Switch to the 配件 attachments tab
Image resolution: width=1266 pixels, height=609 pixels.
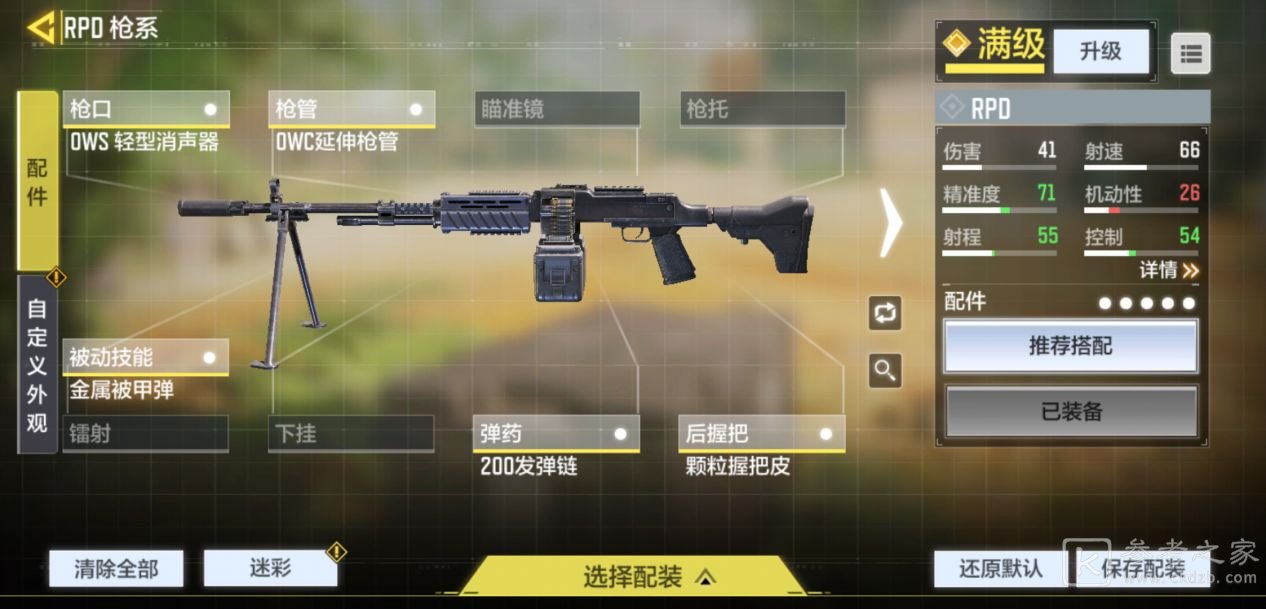click(37, 181)
